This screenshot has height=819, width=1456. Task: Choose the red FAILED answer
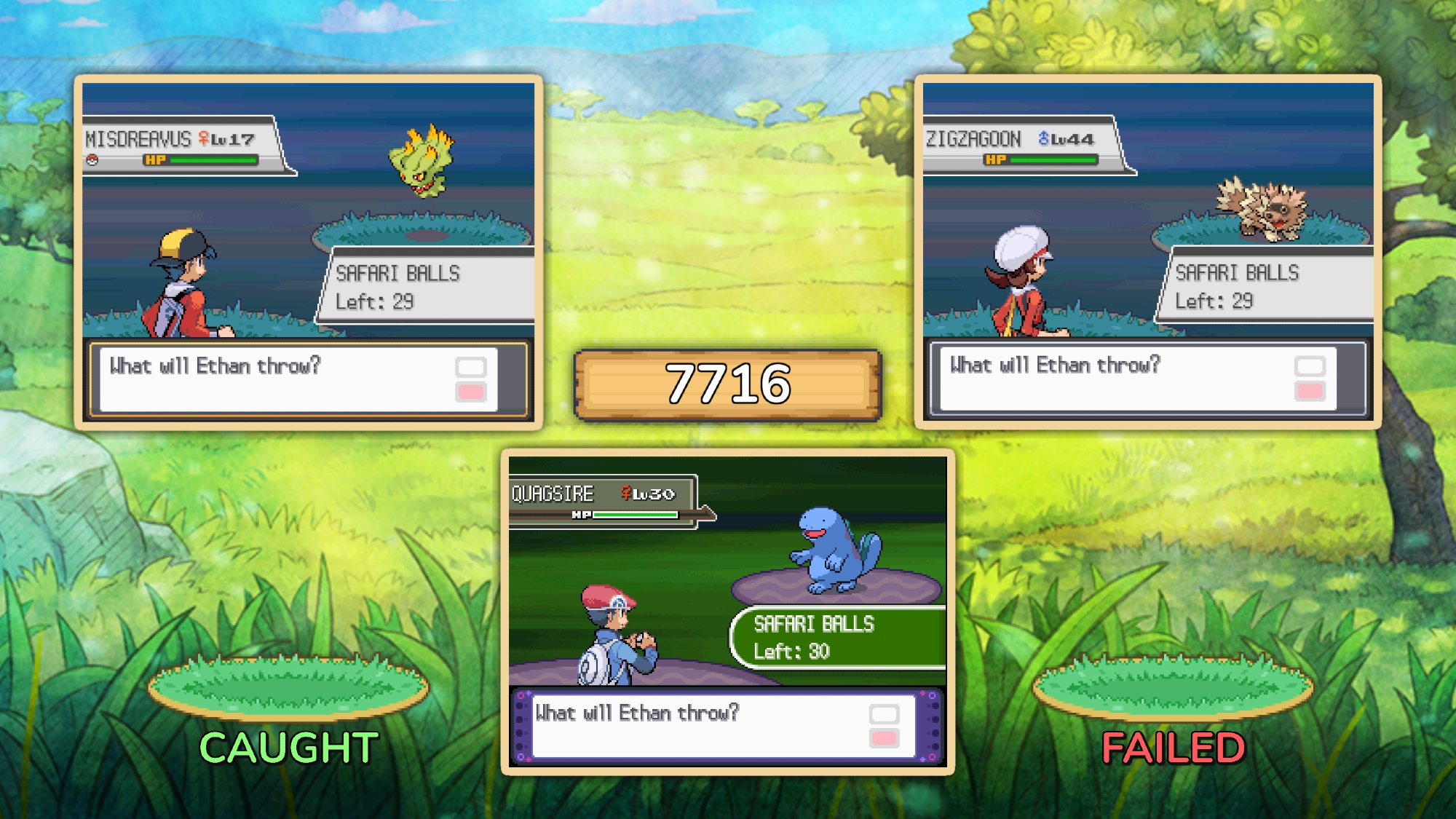[1173, 747]
